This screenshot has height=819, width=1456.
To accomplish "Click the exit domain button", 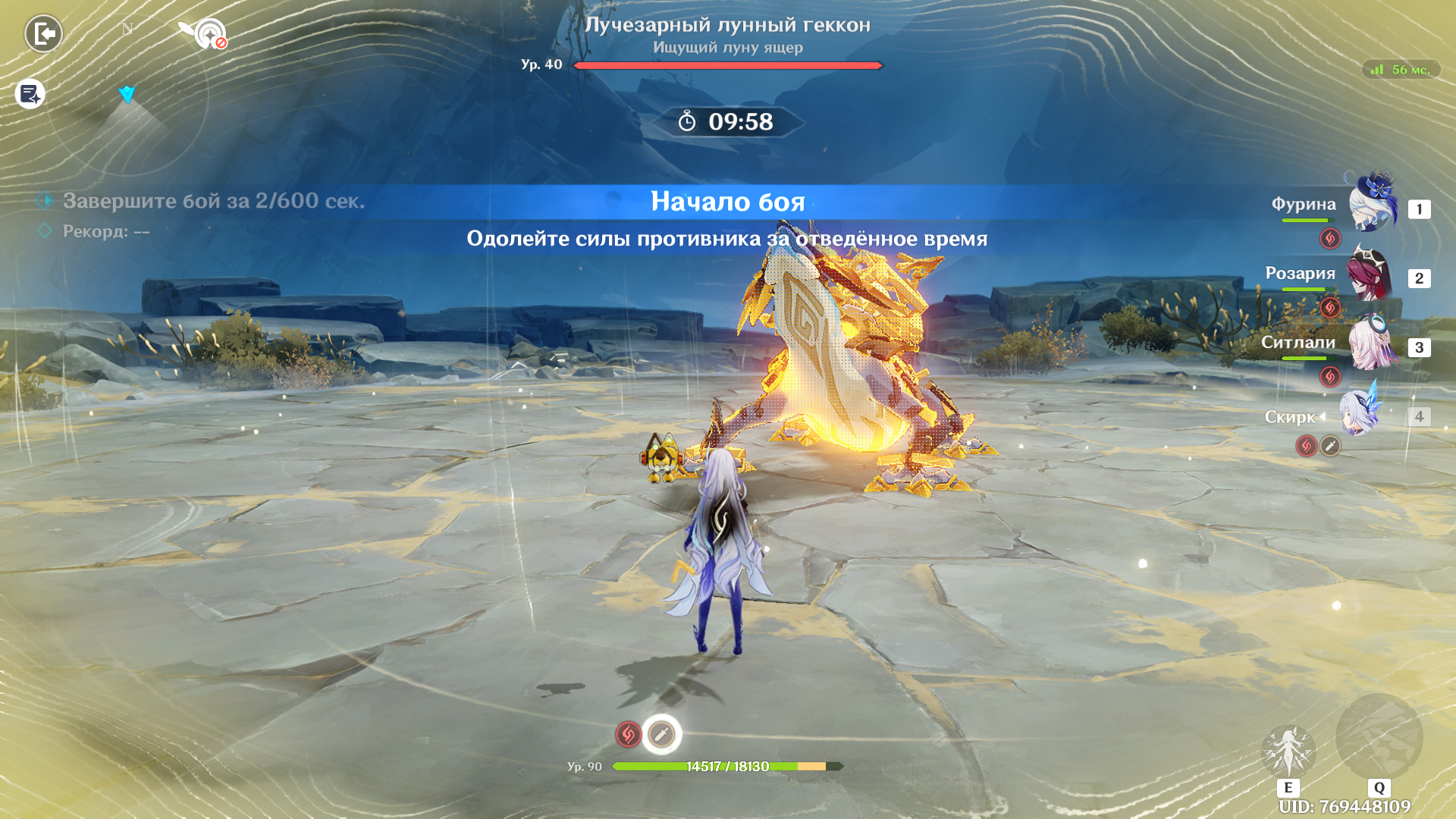I will 43,34.
